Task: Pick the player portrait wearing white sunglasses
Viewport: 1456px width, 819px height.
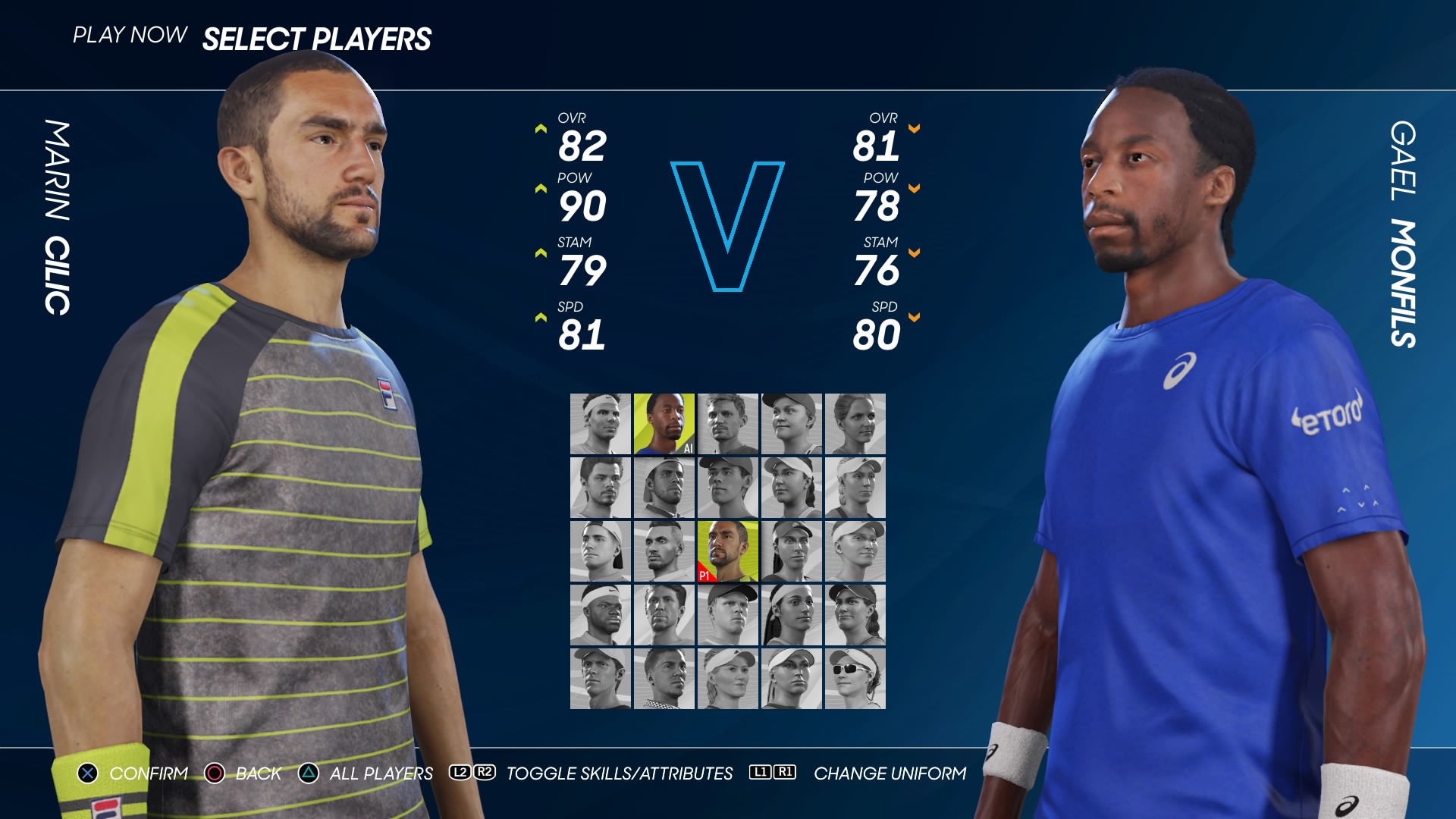Action: (855, 679)
